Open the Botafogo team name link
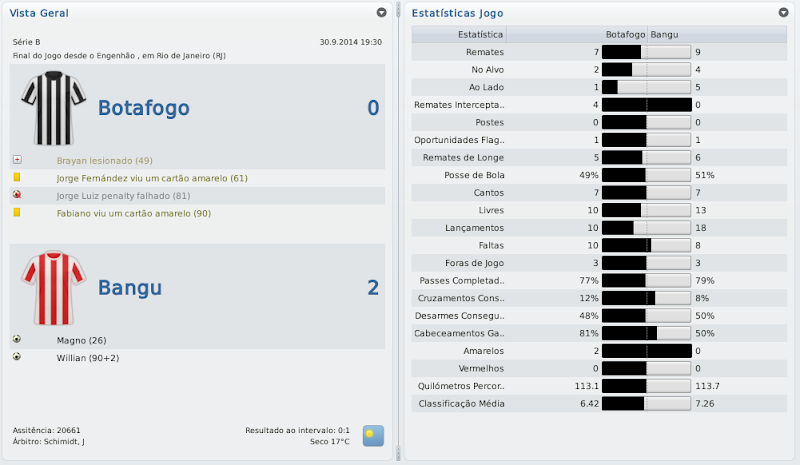 tap(143, 109)
